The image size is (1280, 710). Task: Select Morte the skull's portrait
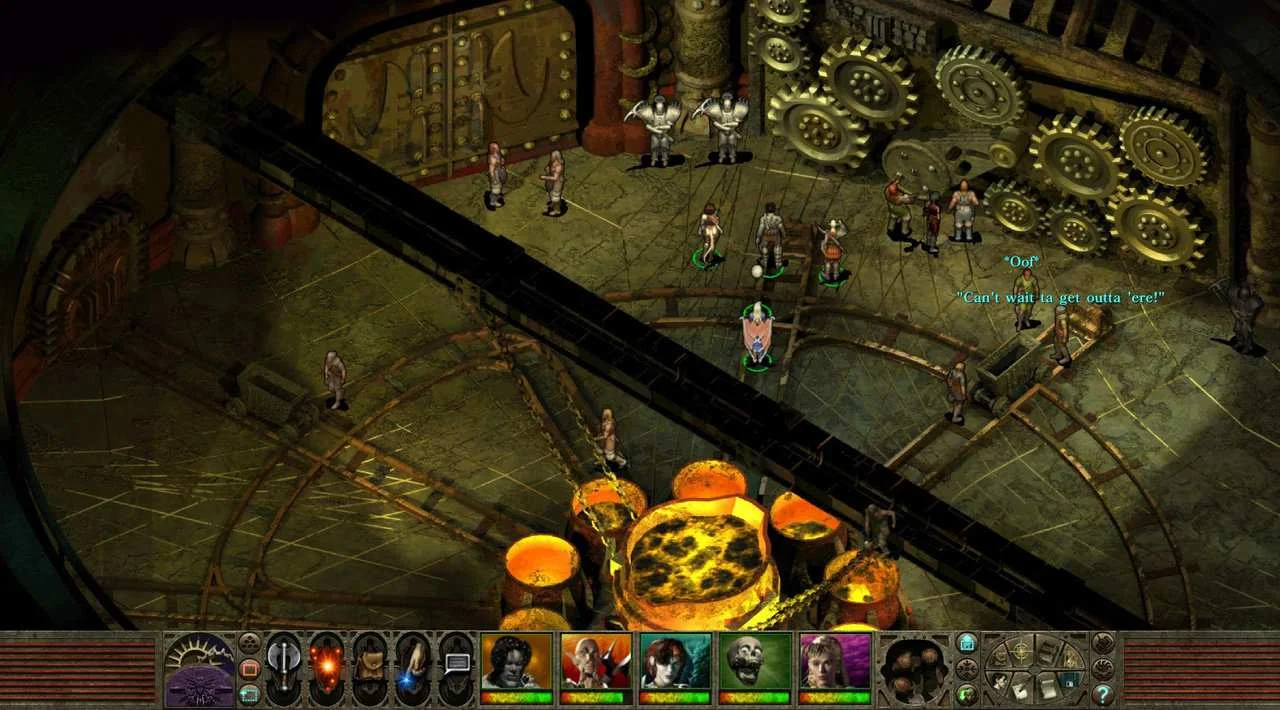pyautogui.click(x=755, y=662)
